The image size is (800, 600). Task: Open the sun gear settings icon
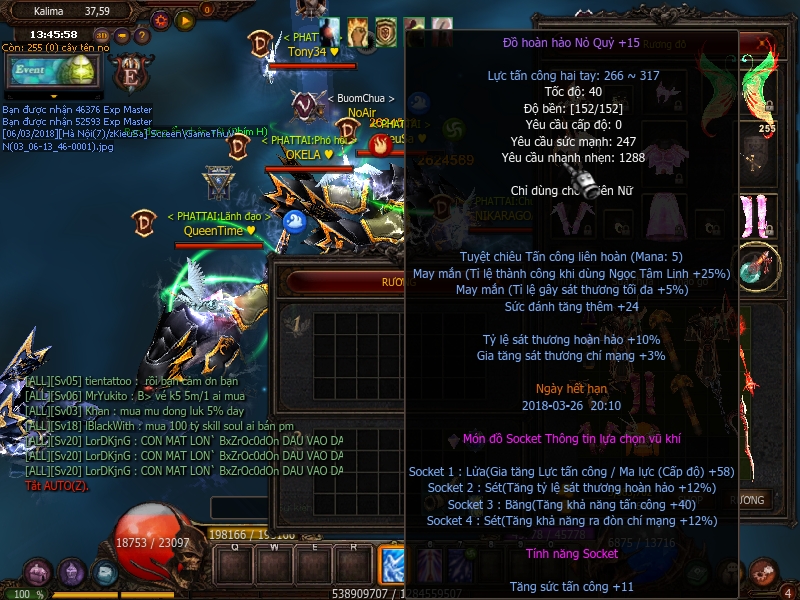click(161, 19)
